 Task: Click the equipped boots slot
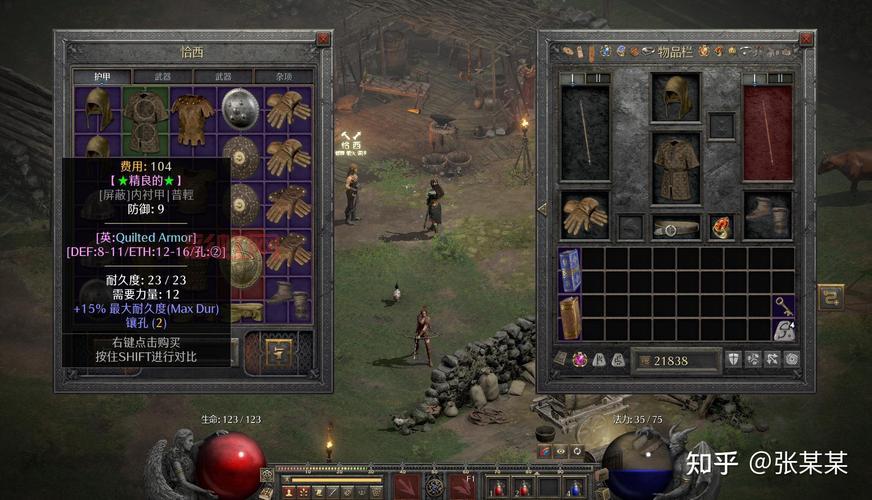(767, 214)
